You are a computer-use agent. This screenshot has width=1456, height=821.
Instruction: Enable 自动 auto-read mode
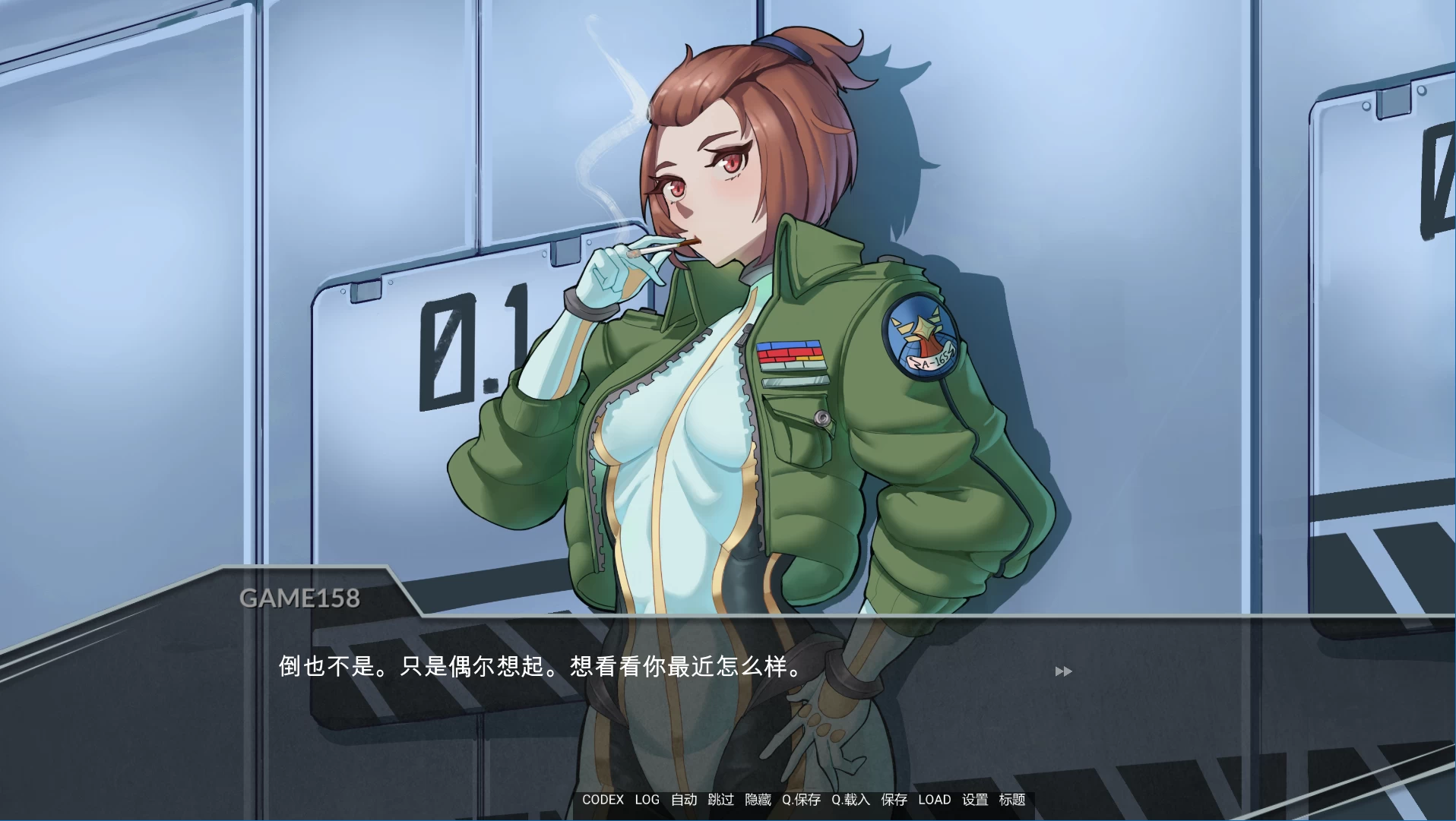click(682, 800)
